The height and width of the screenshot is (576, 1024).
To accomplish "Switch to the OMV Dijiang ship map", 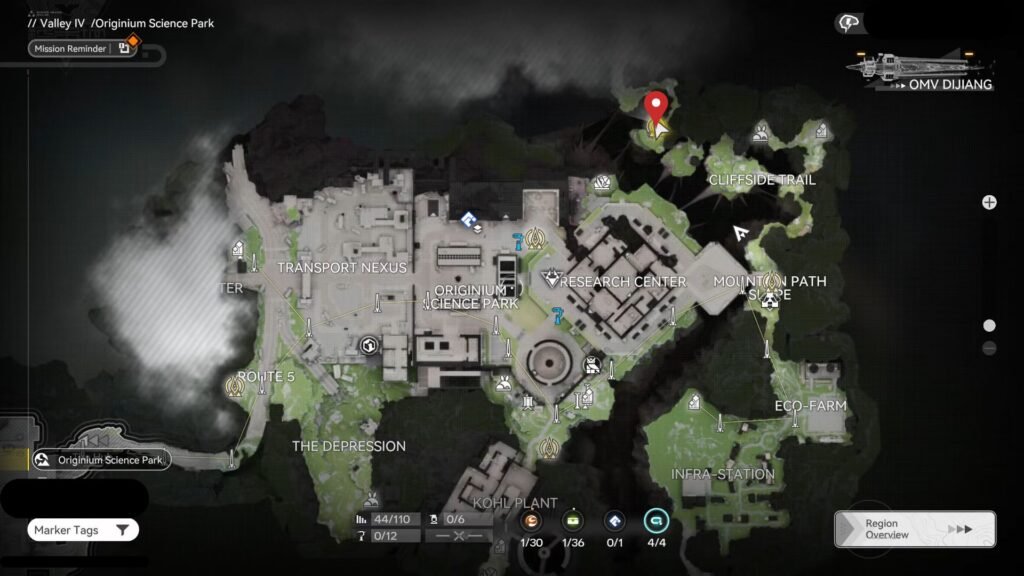I will 920,71.
